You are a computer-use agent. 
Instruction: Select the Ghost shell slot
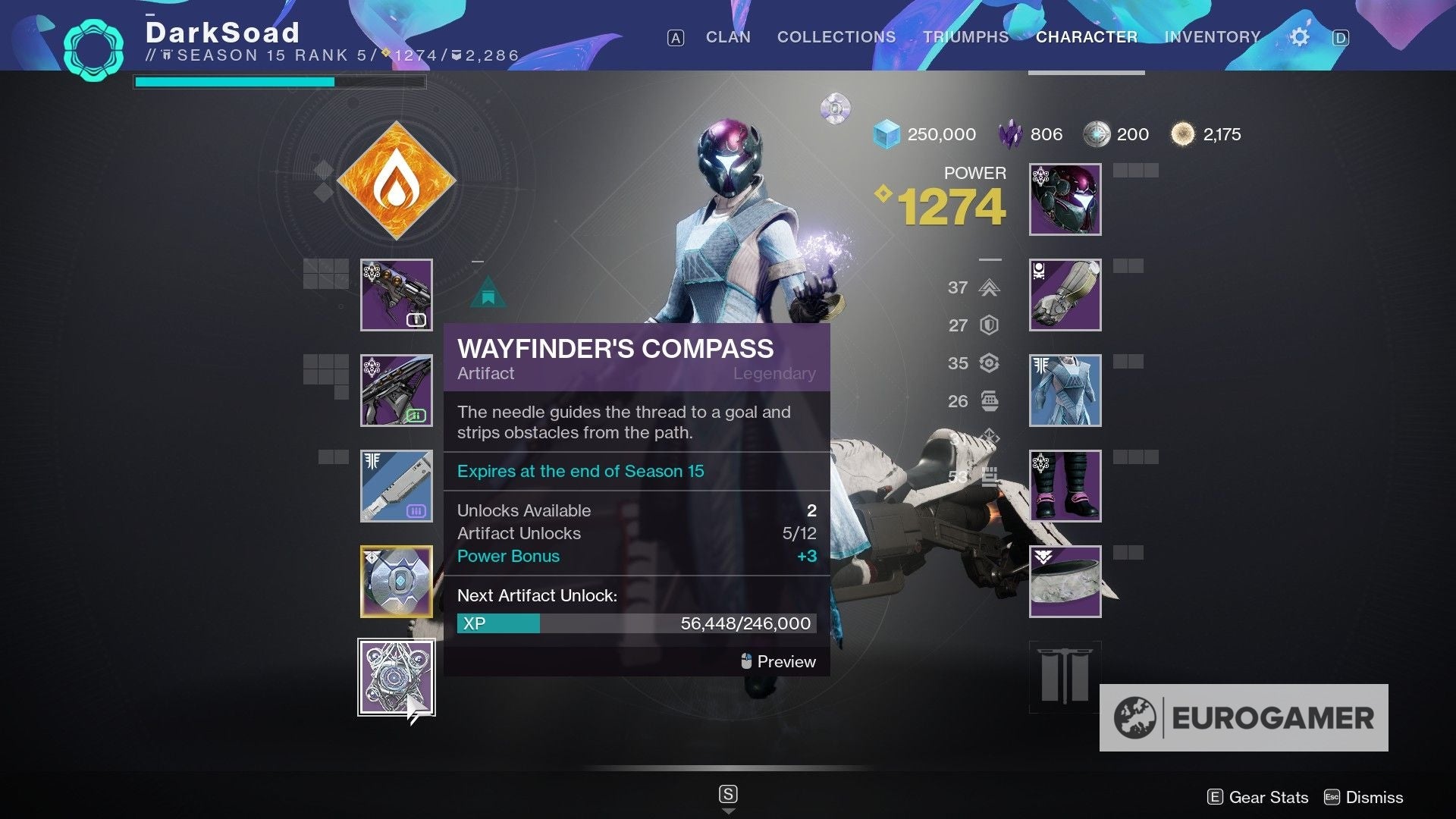(x=395, y=582)
